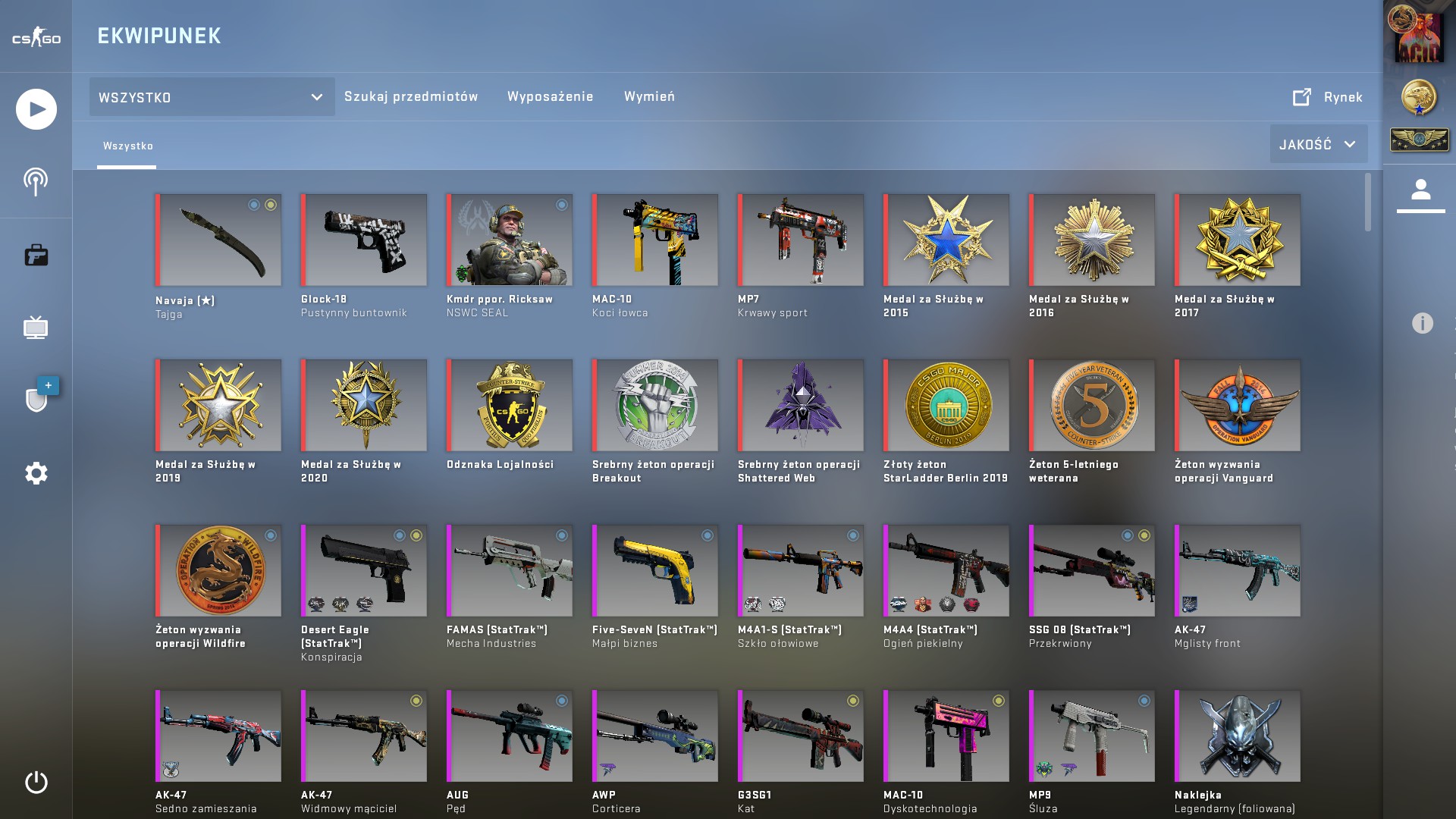Click the Play button icon in sidebar
Screen dimensions: 1456x819
(x=35, y=109)
